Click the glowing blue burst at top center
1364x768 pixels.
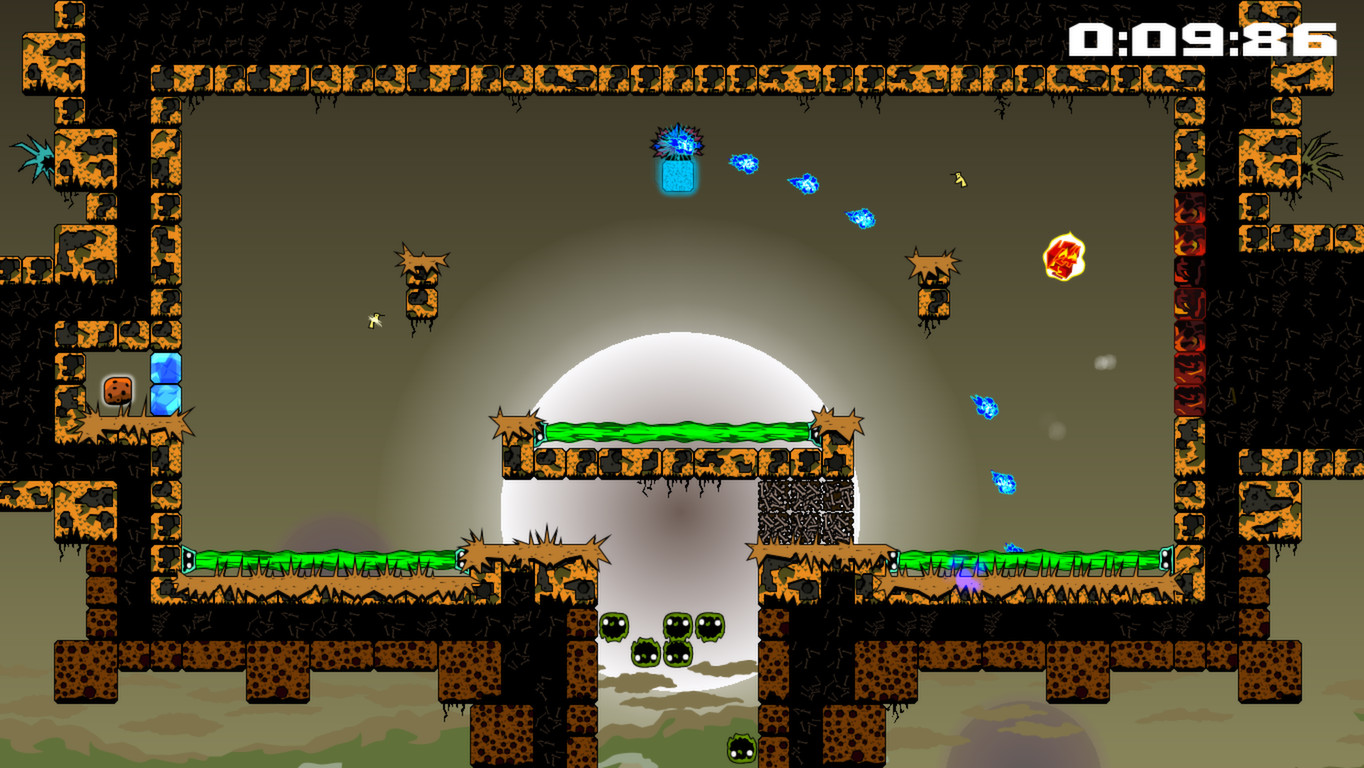pyautogui.click(x=678, y=145)
